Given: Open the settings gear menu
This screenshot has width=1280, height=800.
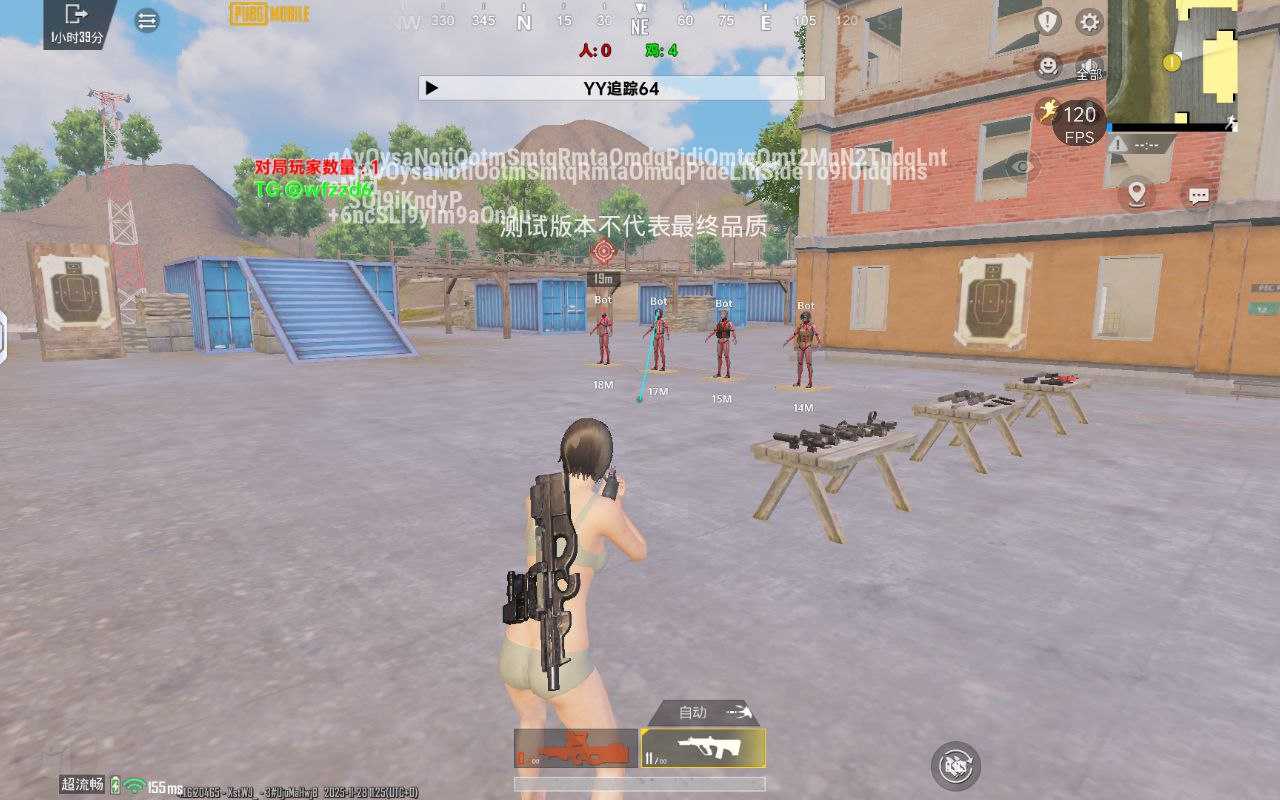Looking at the screenshot, I should (1089, 21).
